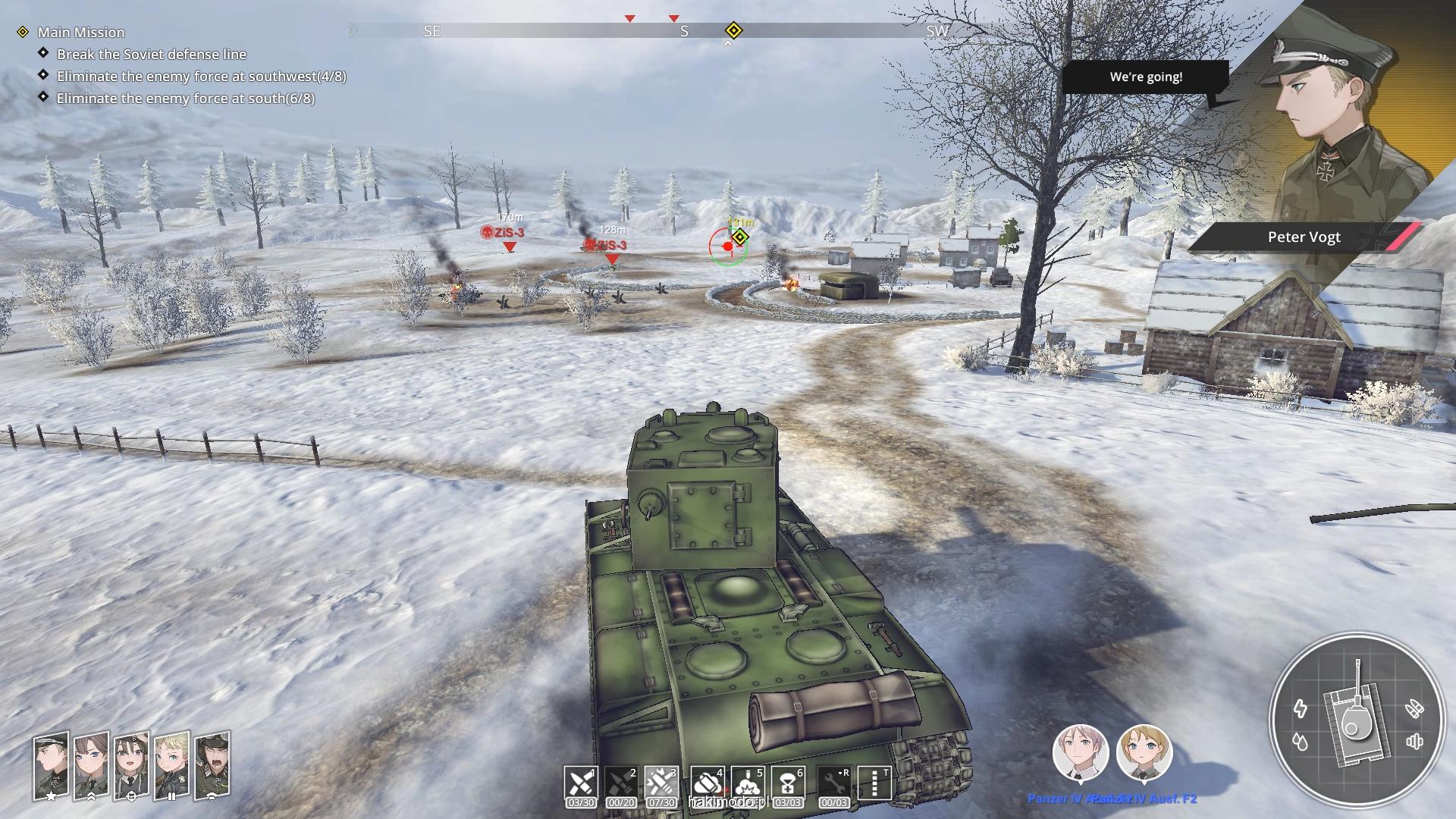Choose the dimmed ammo type in slot 2
1456x819 pixels.
click(621, 782)
